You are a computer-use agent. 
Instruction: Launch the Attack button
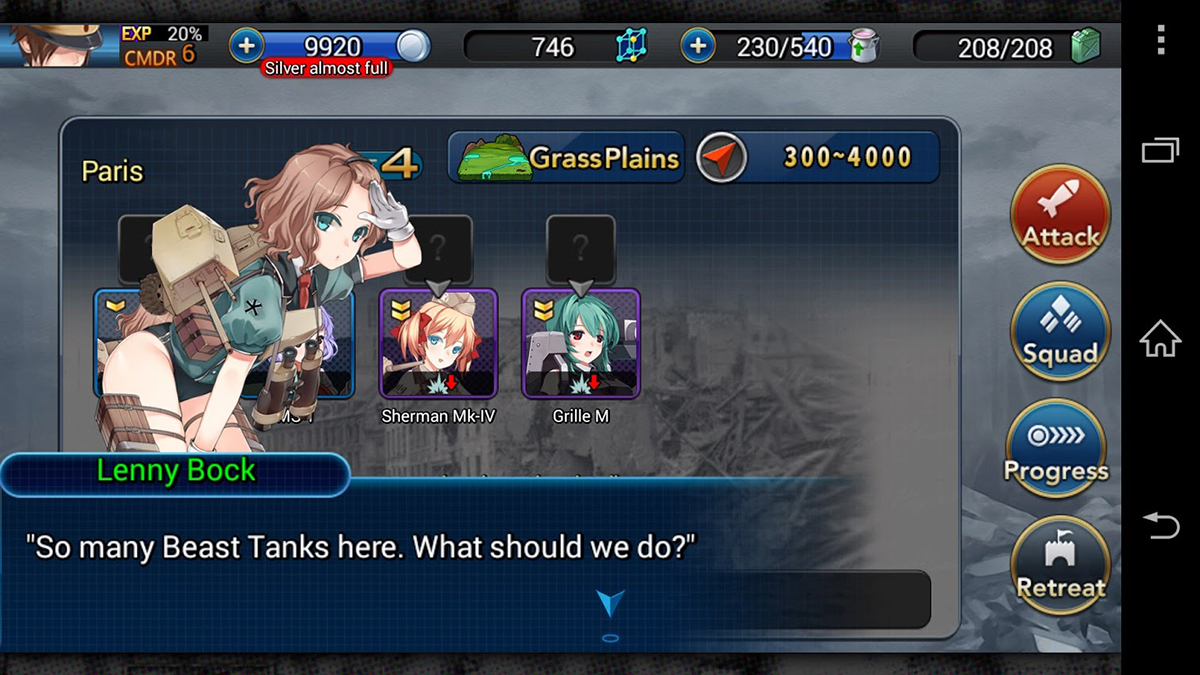1060,215
